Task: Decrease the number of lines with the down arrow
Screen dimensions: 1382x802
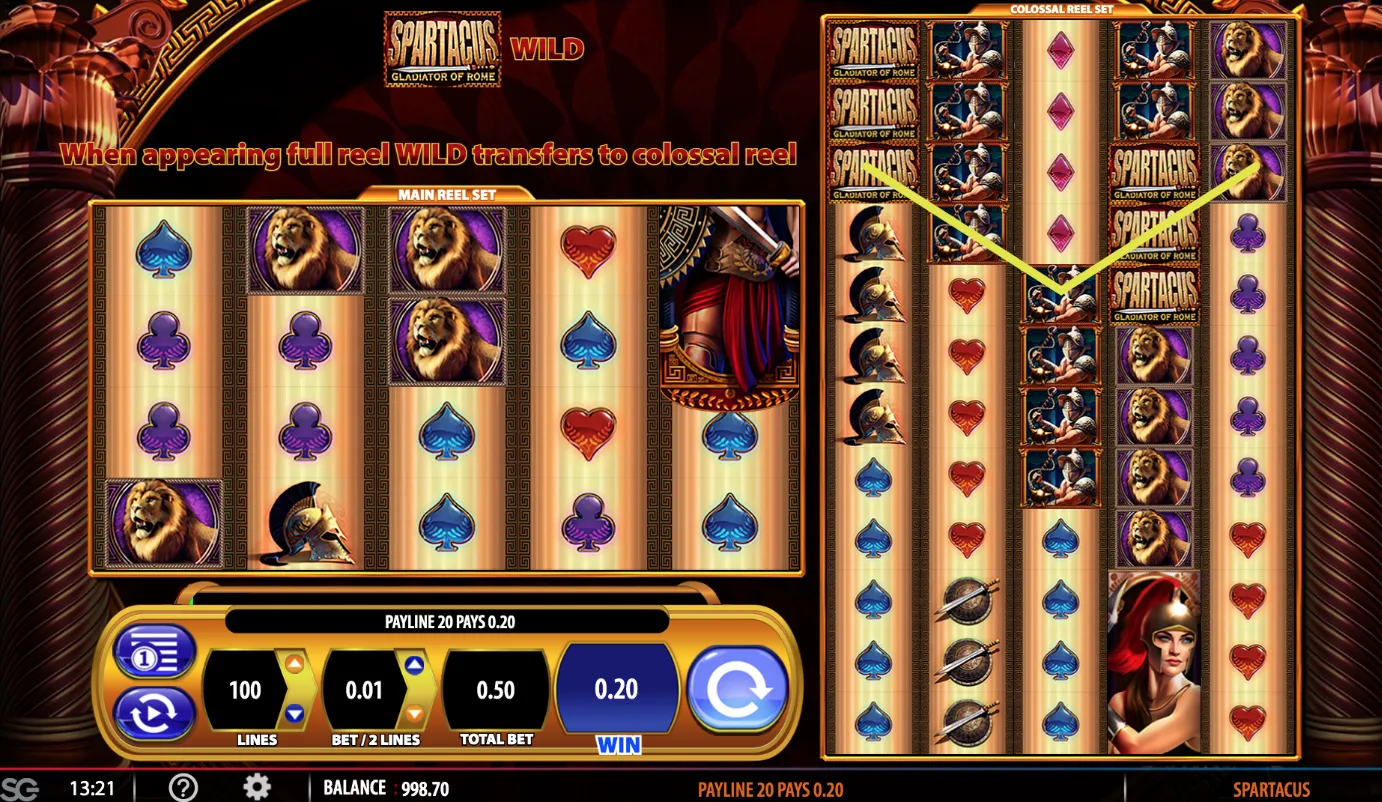Action: click(295, 713)
